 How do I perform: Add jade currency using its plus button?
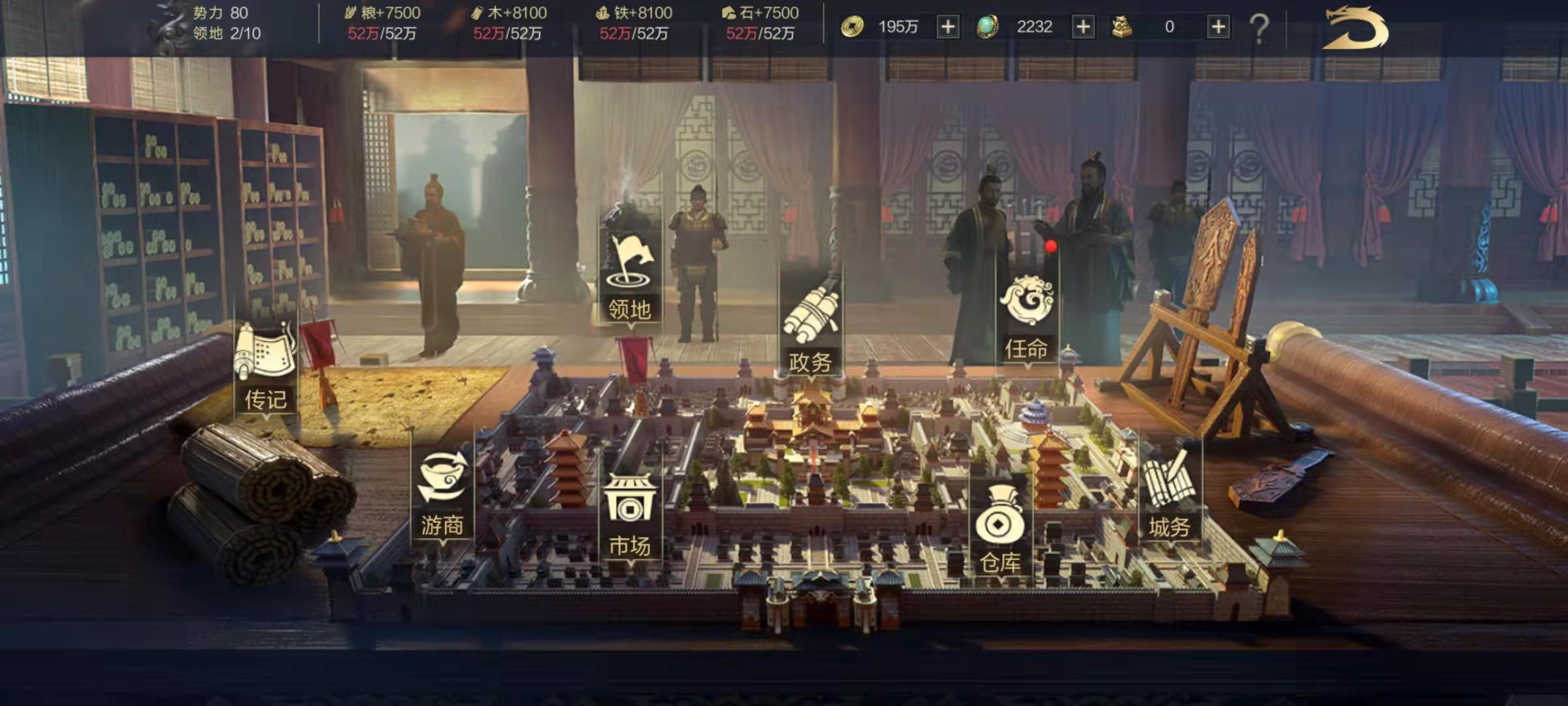click(x=1083, y=27)
